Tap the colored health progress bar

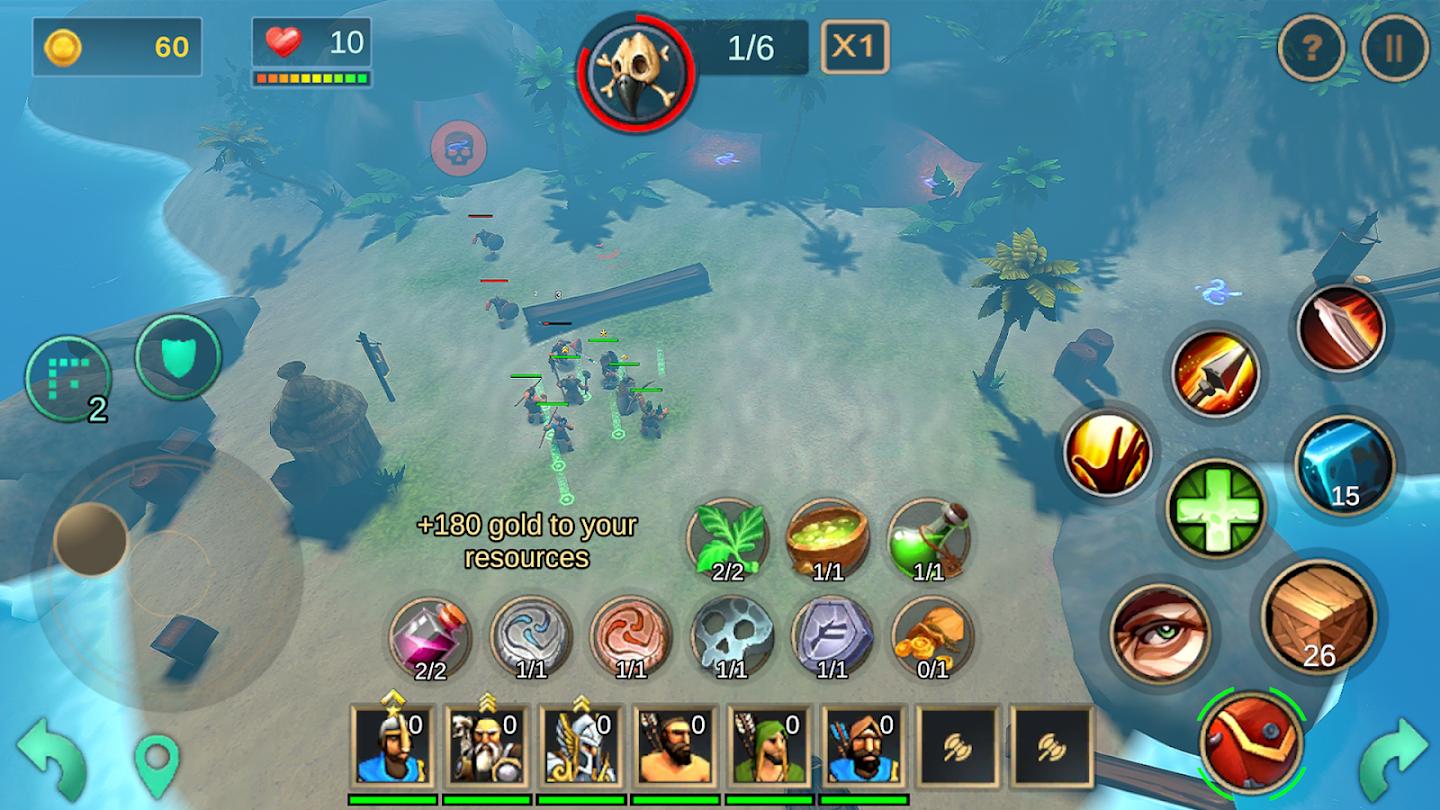pos(312,75)
